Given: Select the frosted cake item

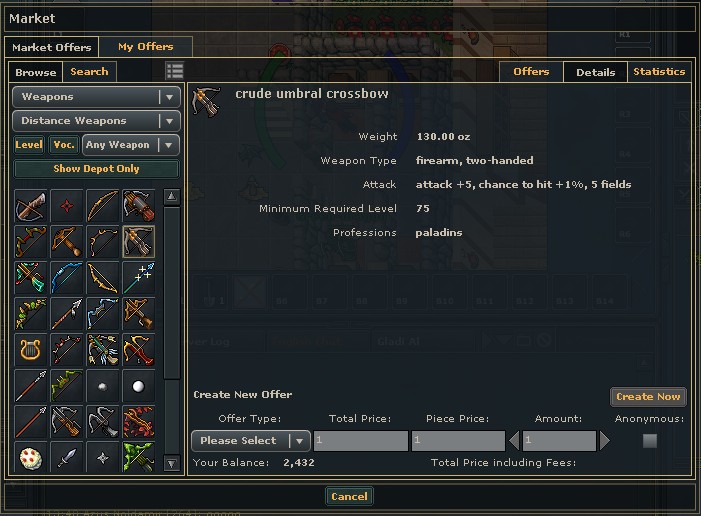Looking at the screenshot, I should click(30, 458).
